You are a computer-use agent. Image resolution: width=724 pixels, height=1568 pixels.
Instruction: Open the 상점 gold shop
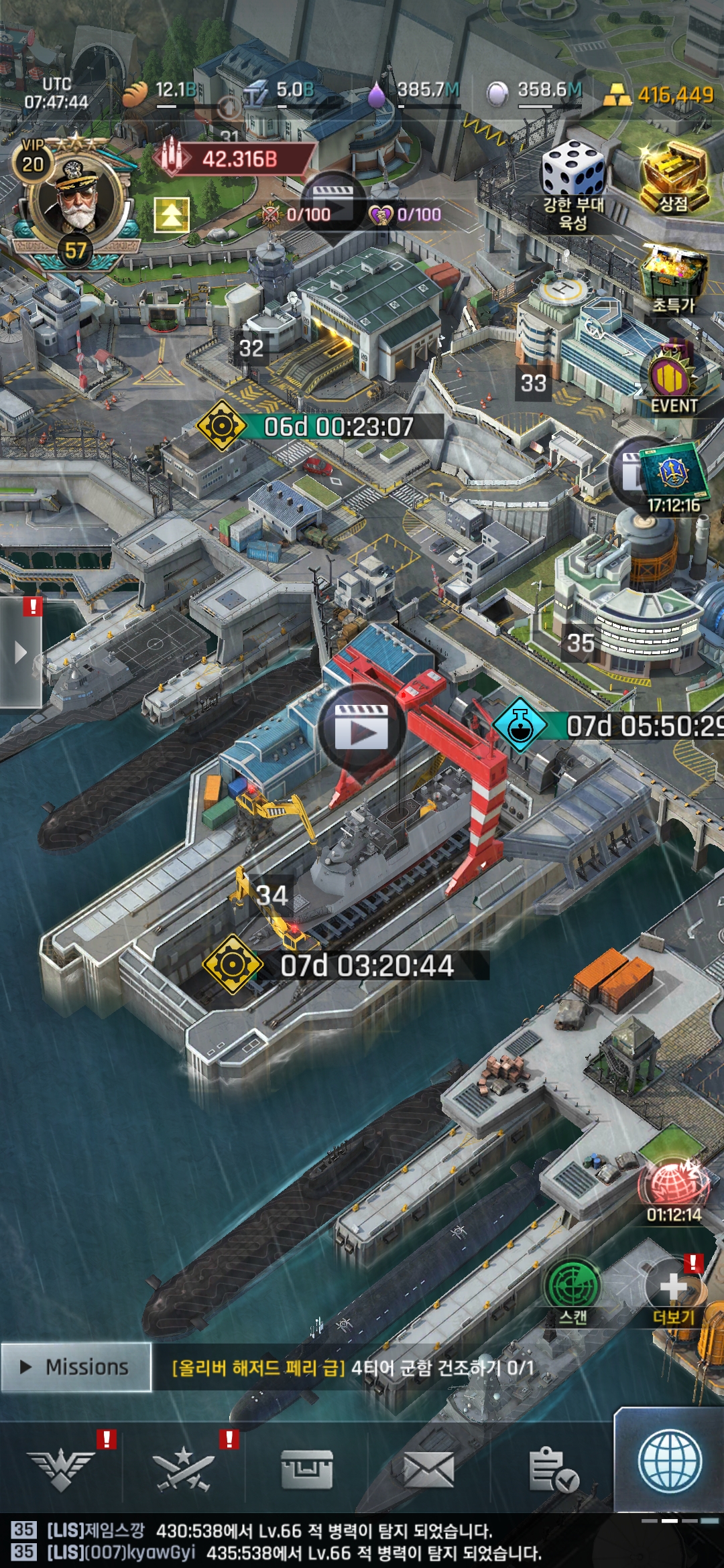[x=673, y=177]
